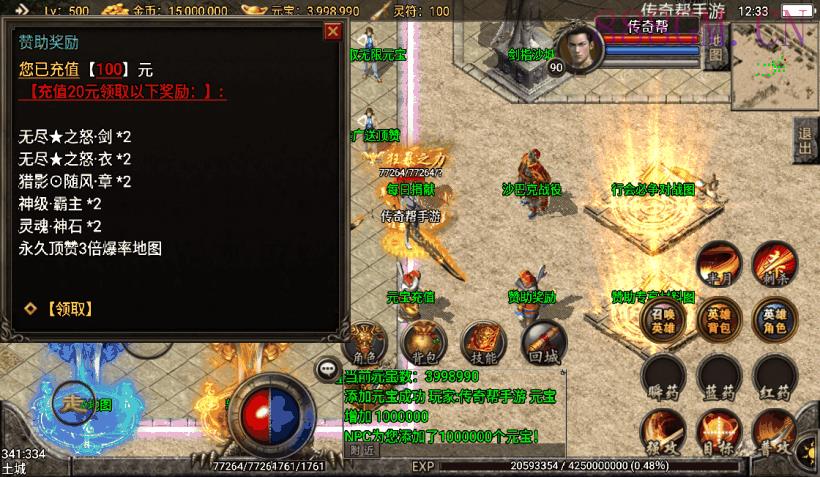Open chat with the speech bubble icon
Viewport: 820px width, 477px height.
(x=327, y=369)
